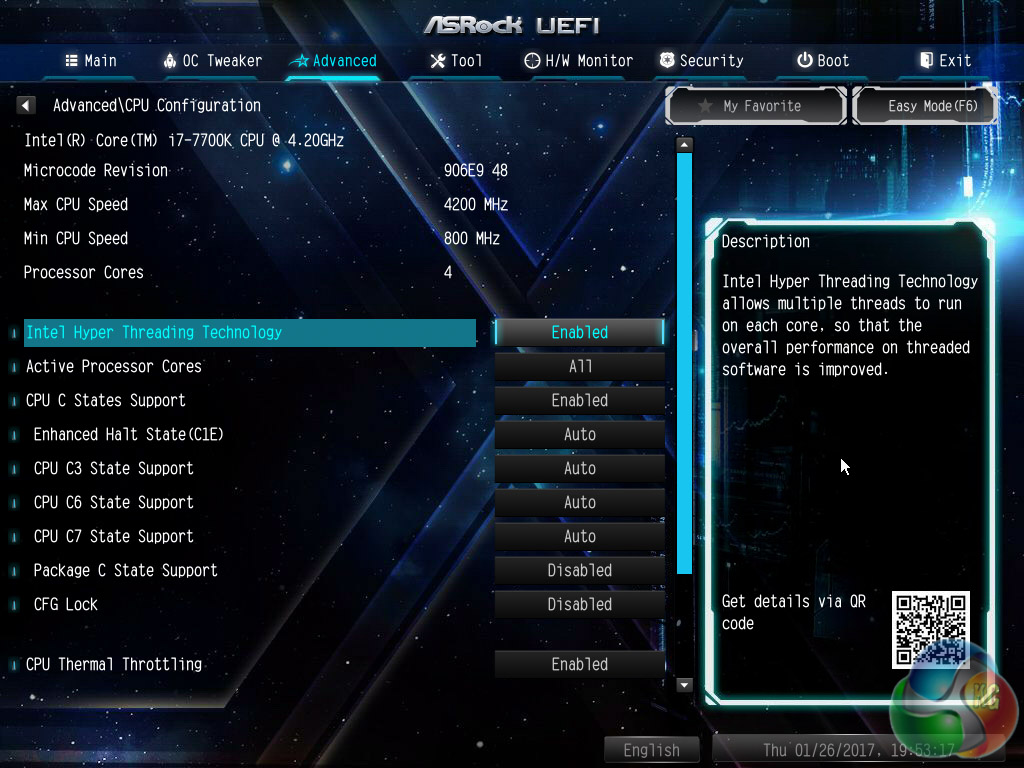The width and height of the screenshot is (1024, 768).
Task: Click the scrollbar's down arrow
Action: (685, 685)
